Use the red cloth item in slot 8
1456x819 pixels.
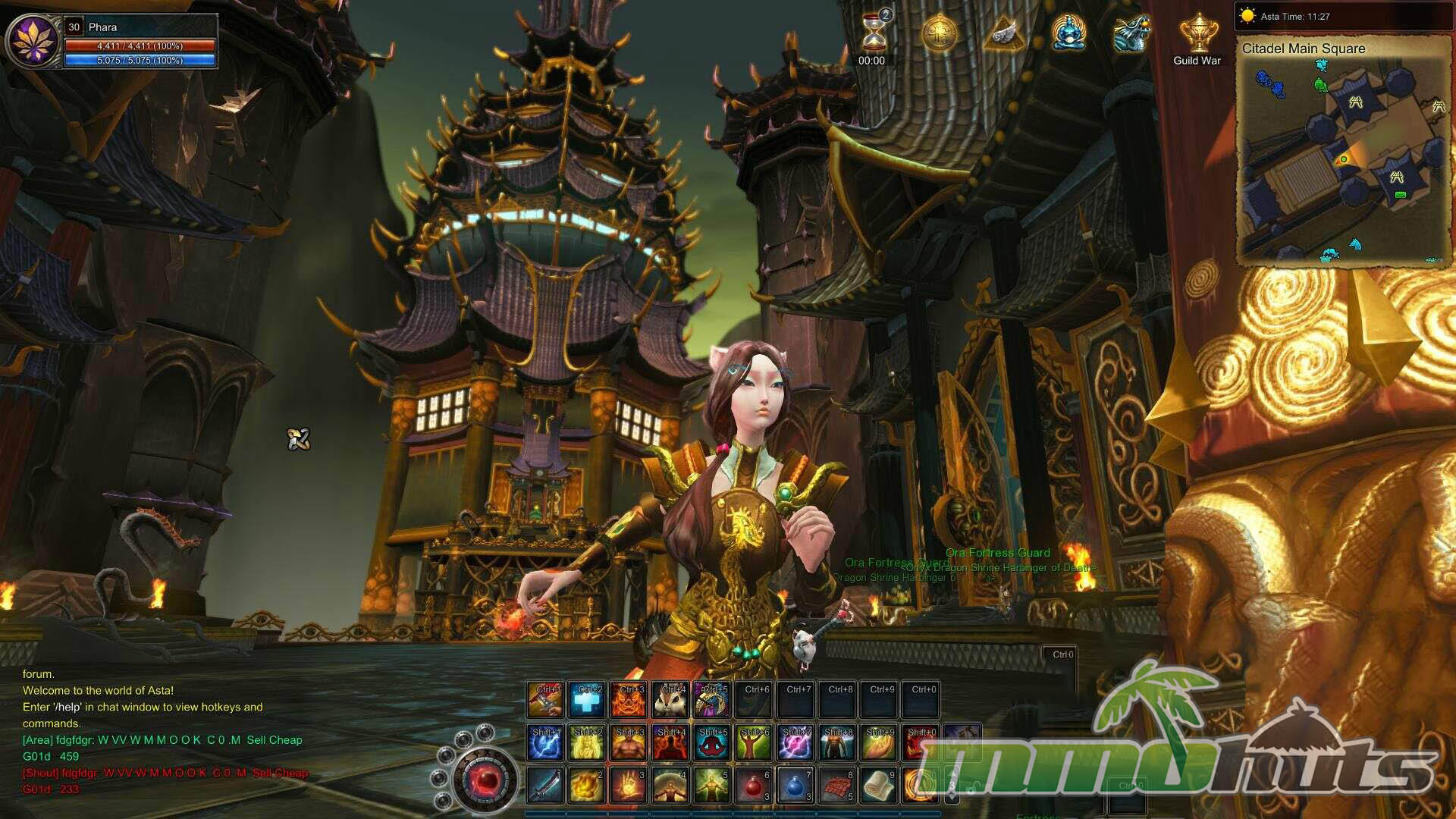(836, 785)
